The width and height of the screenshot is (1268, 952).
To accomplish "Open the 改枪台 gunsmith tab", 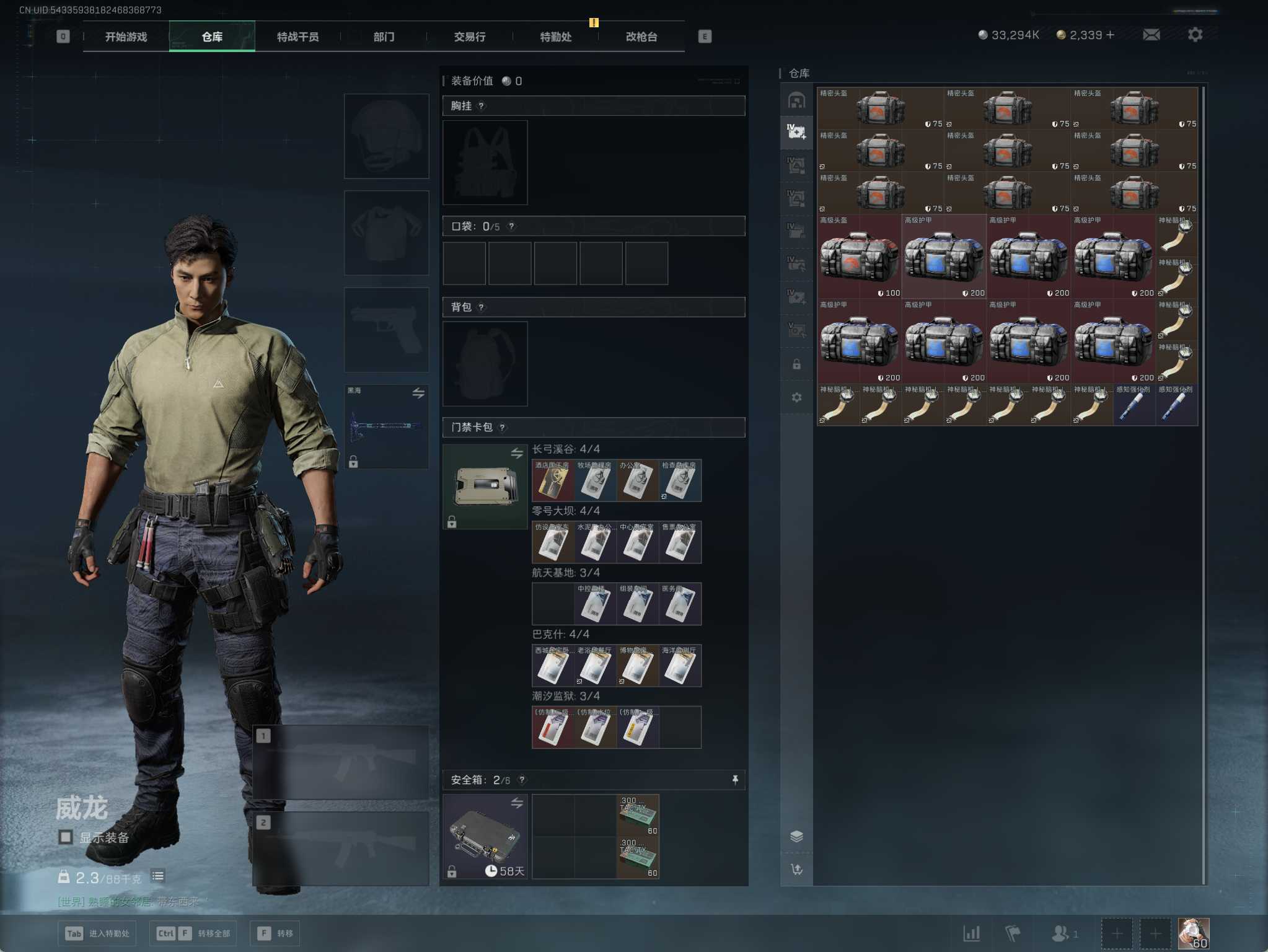I will tap(641, 37).
